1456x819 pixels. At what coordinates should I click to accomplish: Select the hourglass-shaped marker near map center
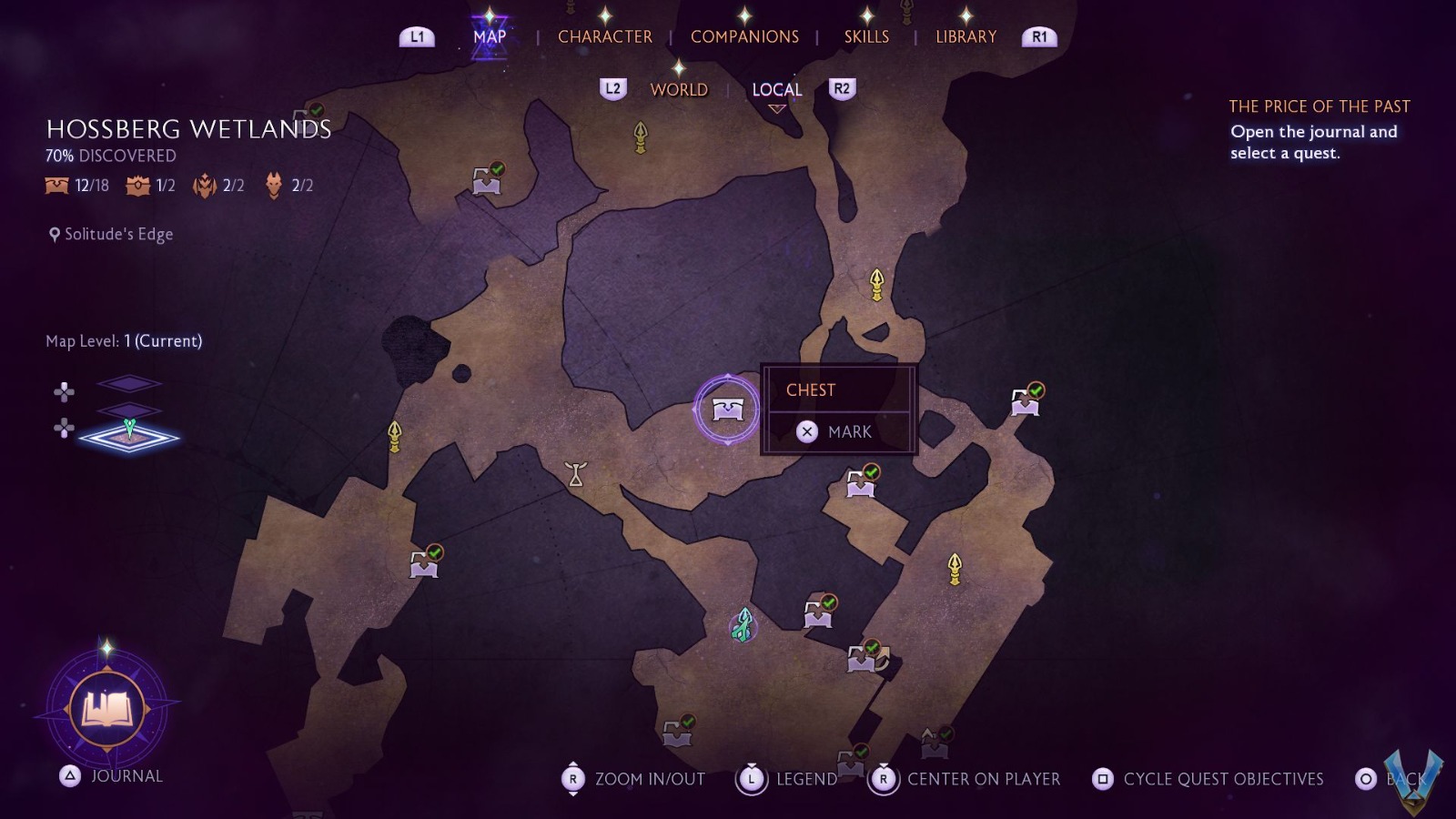[577, 475]
